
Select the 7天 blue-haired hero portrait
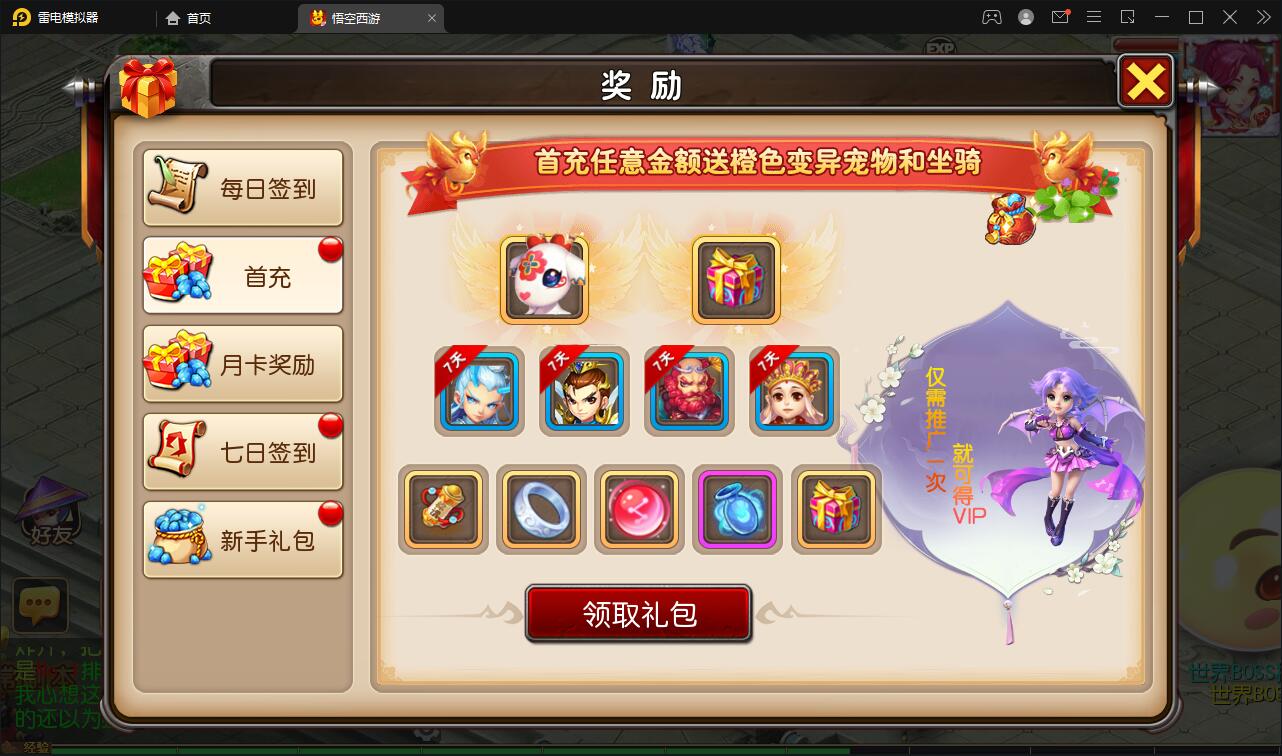coord(479,391)
